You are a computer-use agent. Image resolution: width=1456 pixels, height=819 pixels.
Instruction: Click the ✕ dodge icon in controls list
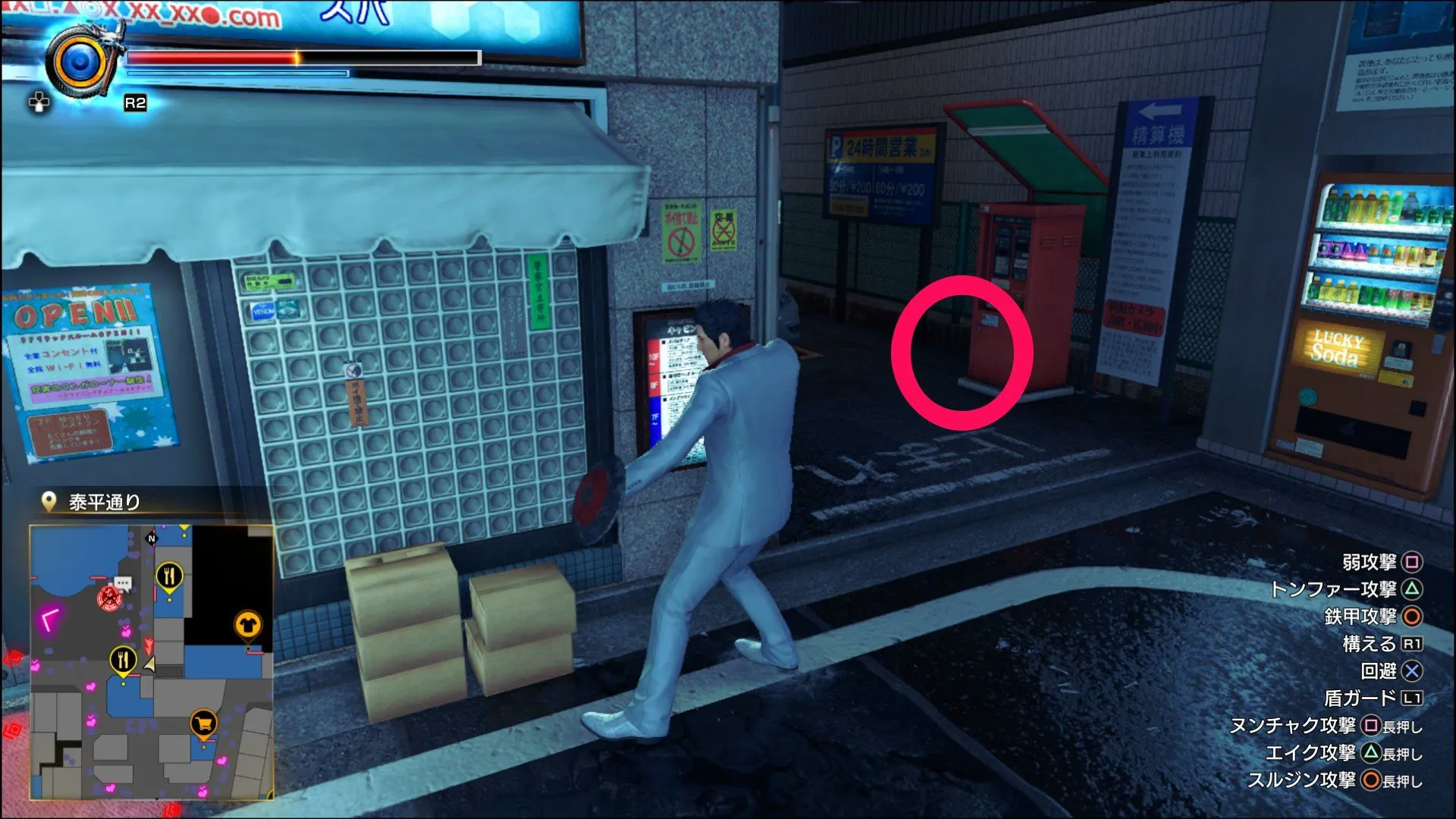click(1411, 670)
